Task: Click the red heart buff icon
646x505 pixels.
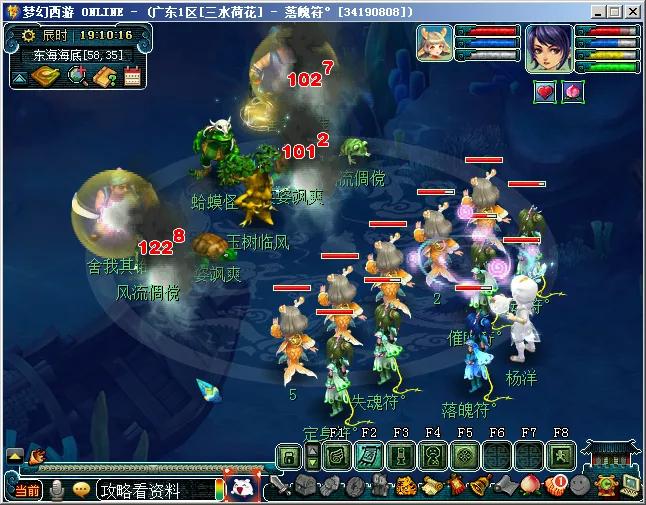Action: (x=545, y=92)
